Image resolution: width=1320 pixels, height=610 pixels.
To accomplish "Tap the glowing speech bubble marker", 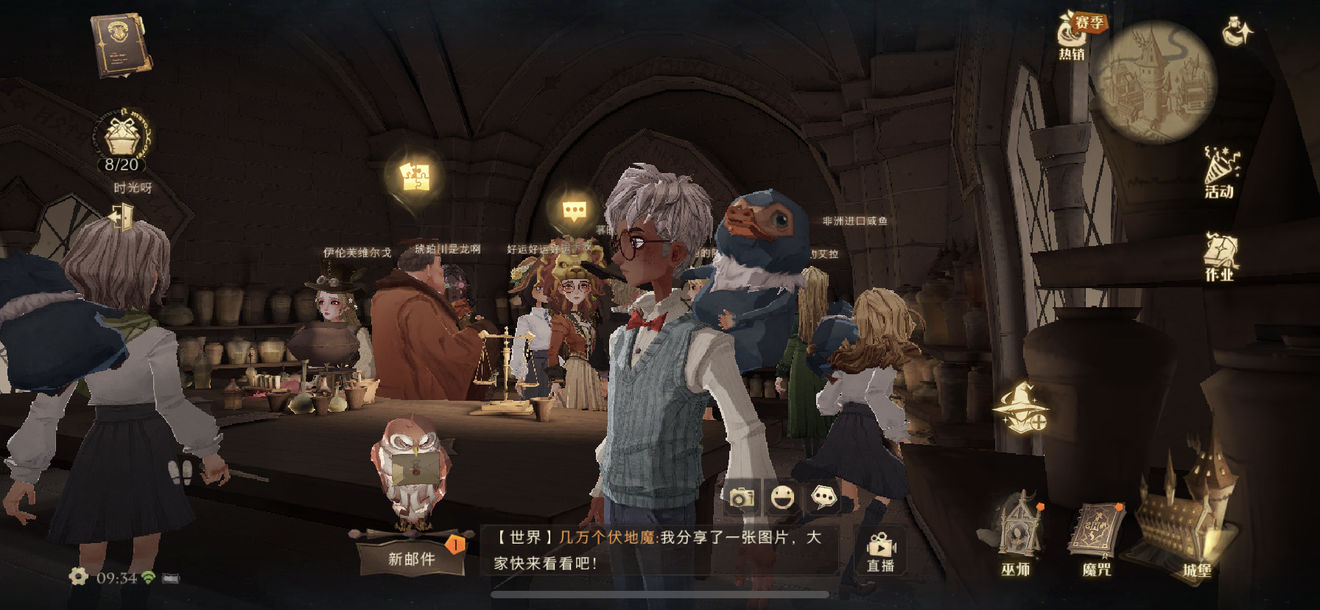I will pos(573,210).
